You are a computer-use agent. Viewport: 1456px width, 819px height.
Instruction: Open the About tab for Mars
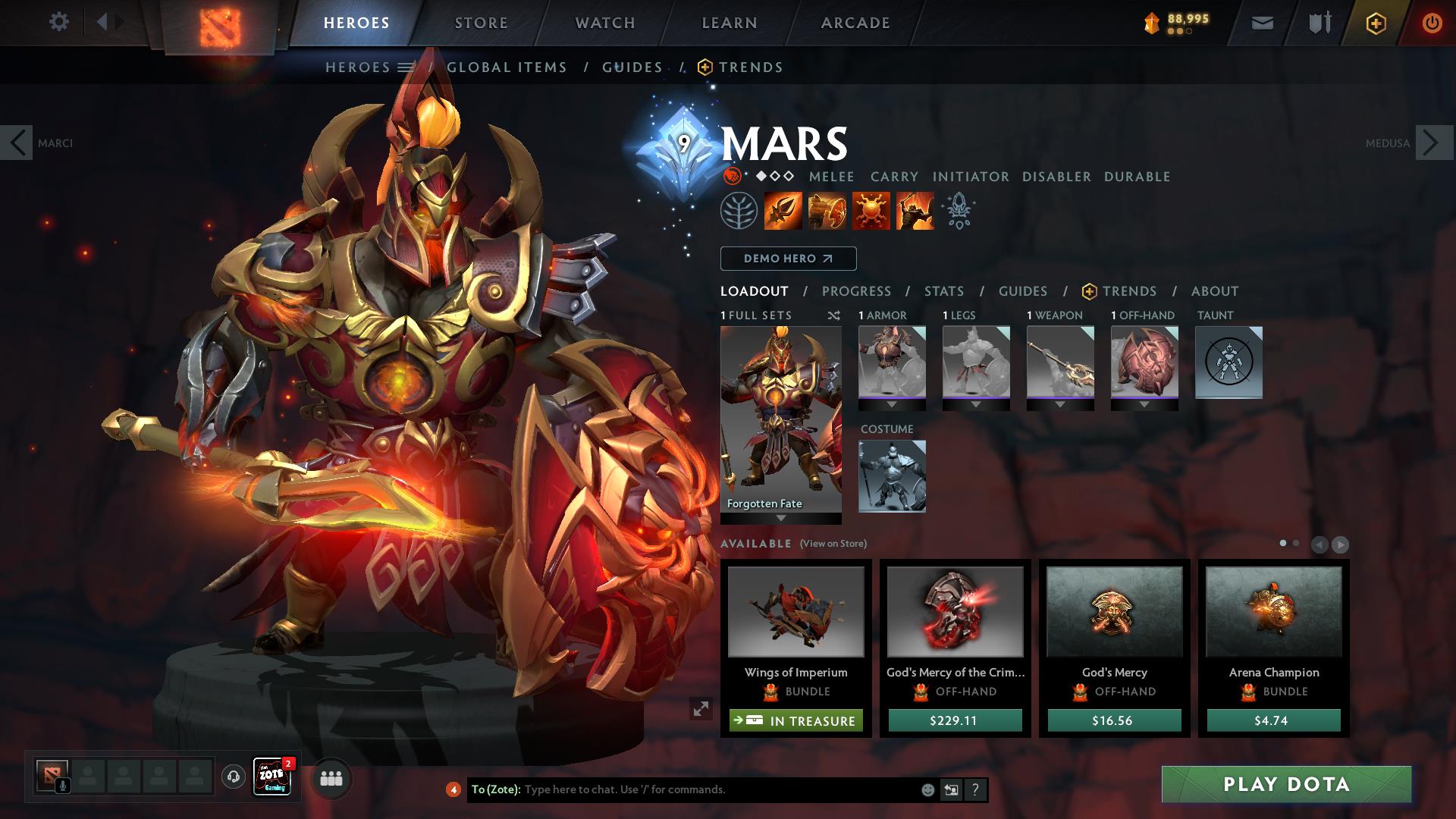(x=1214, y=291)
